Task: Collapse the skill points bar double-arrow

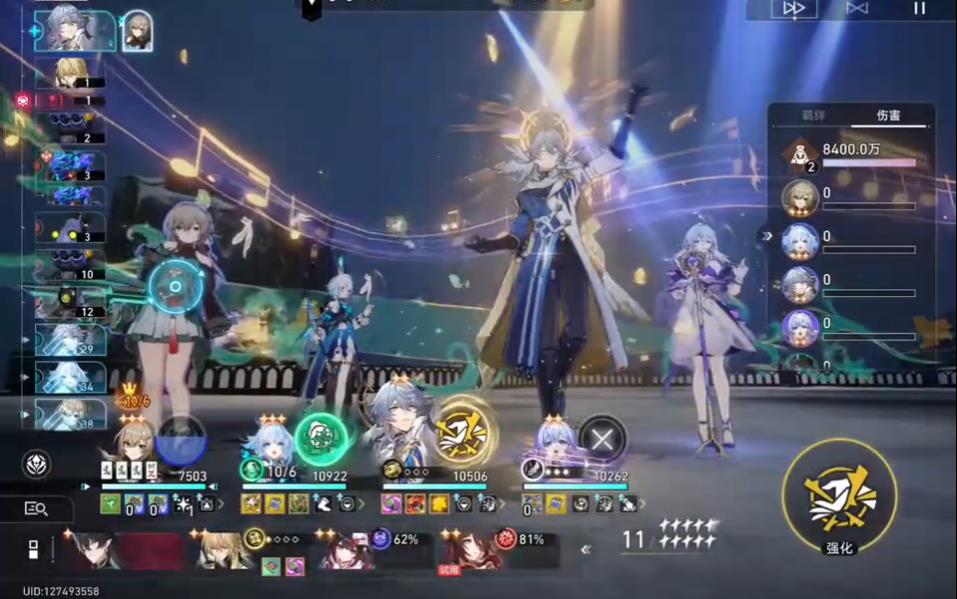Action: click(586, 548)
